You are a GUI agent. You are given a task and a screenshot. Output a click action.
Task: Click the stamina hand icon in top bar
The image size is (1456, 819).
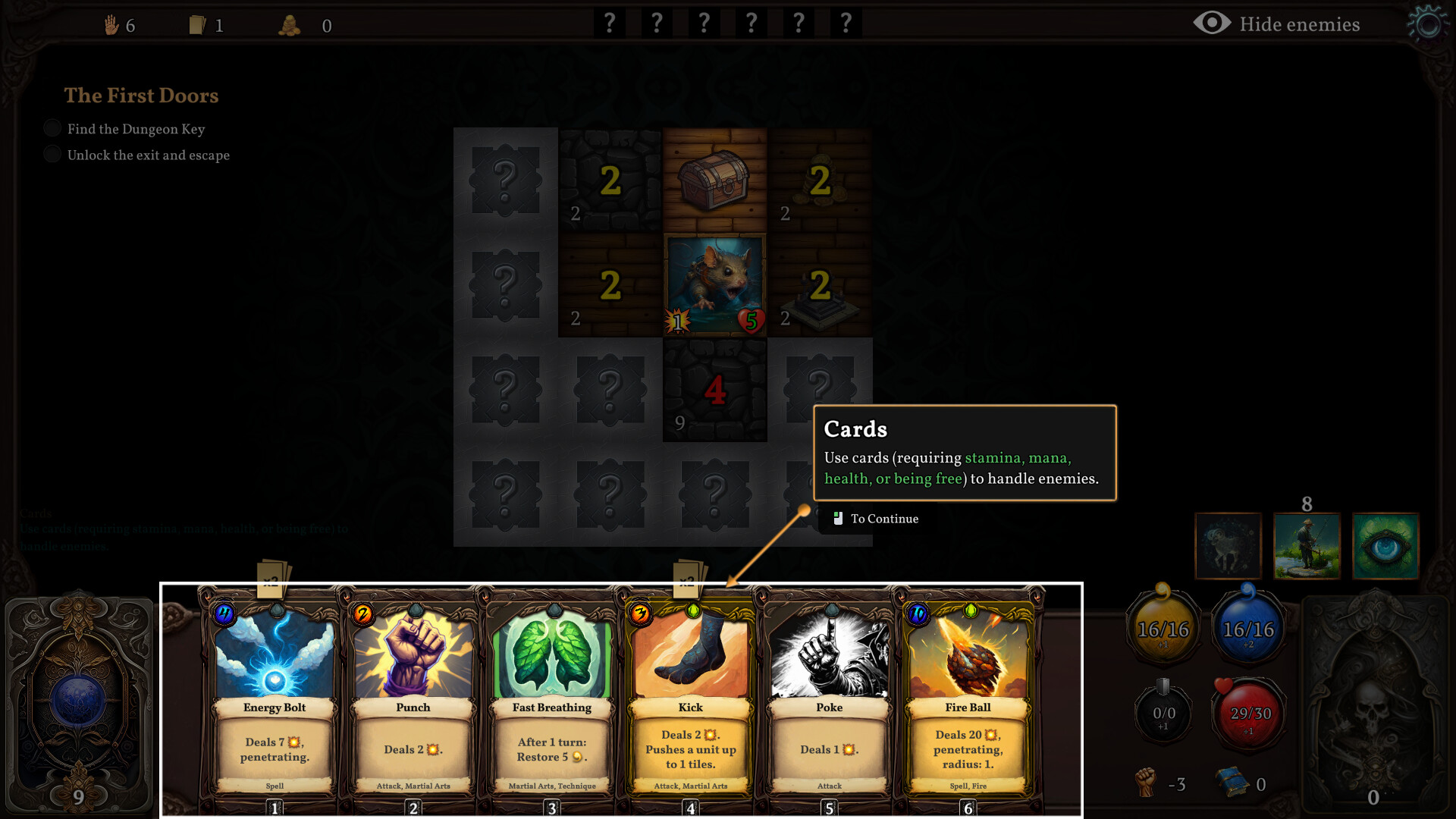tap(112, 24)
